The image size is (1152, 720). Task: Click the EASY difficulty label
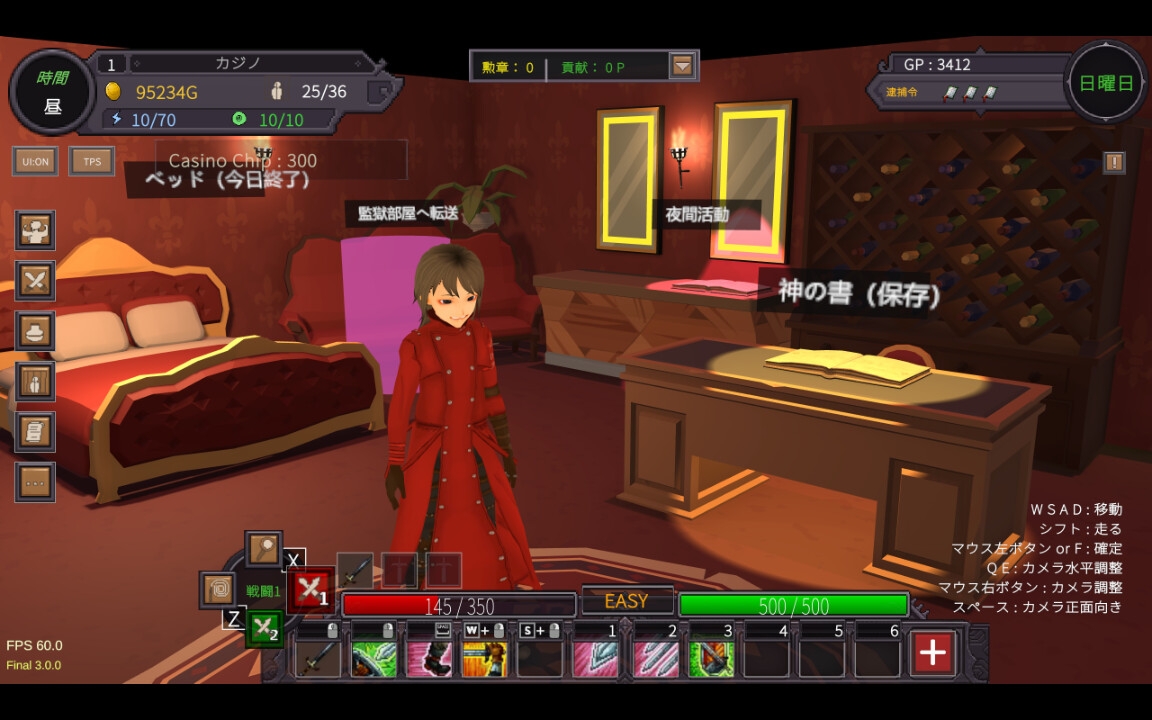[x=627, y=601]
